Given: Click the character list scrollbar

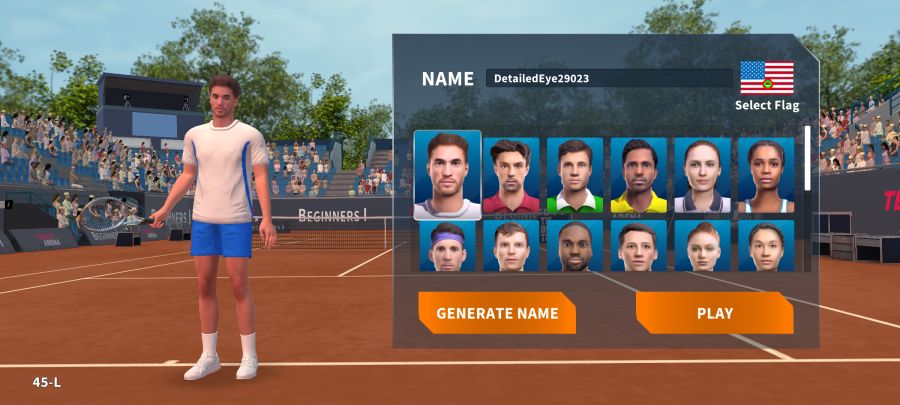Looking at the screenshot, I should point(808,158).
